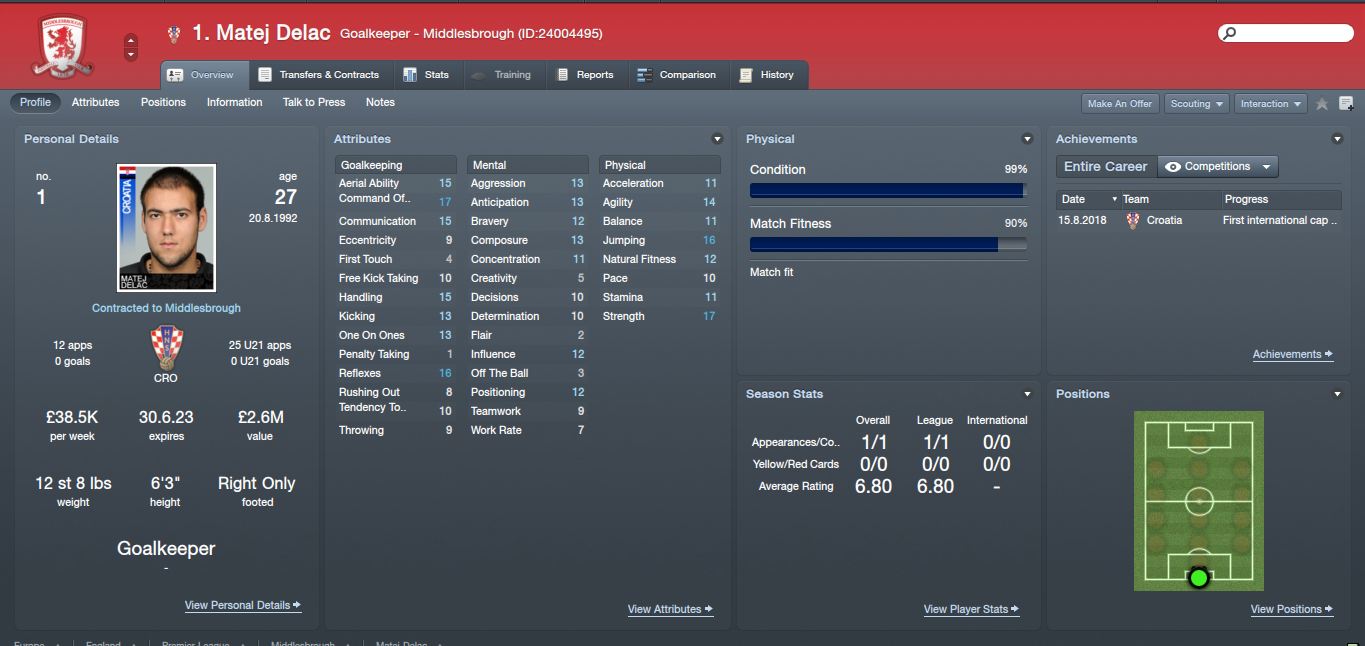Open the View Attributes link

(670, 610)
